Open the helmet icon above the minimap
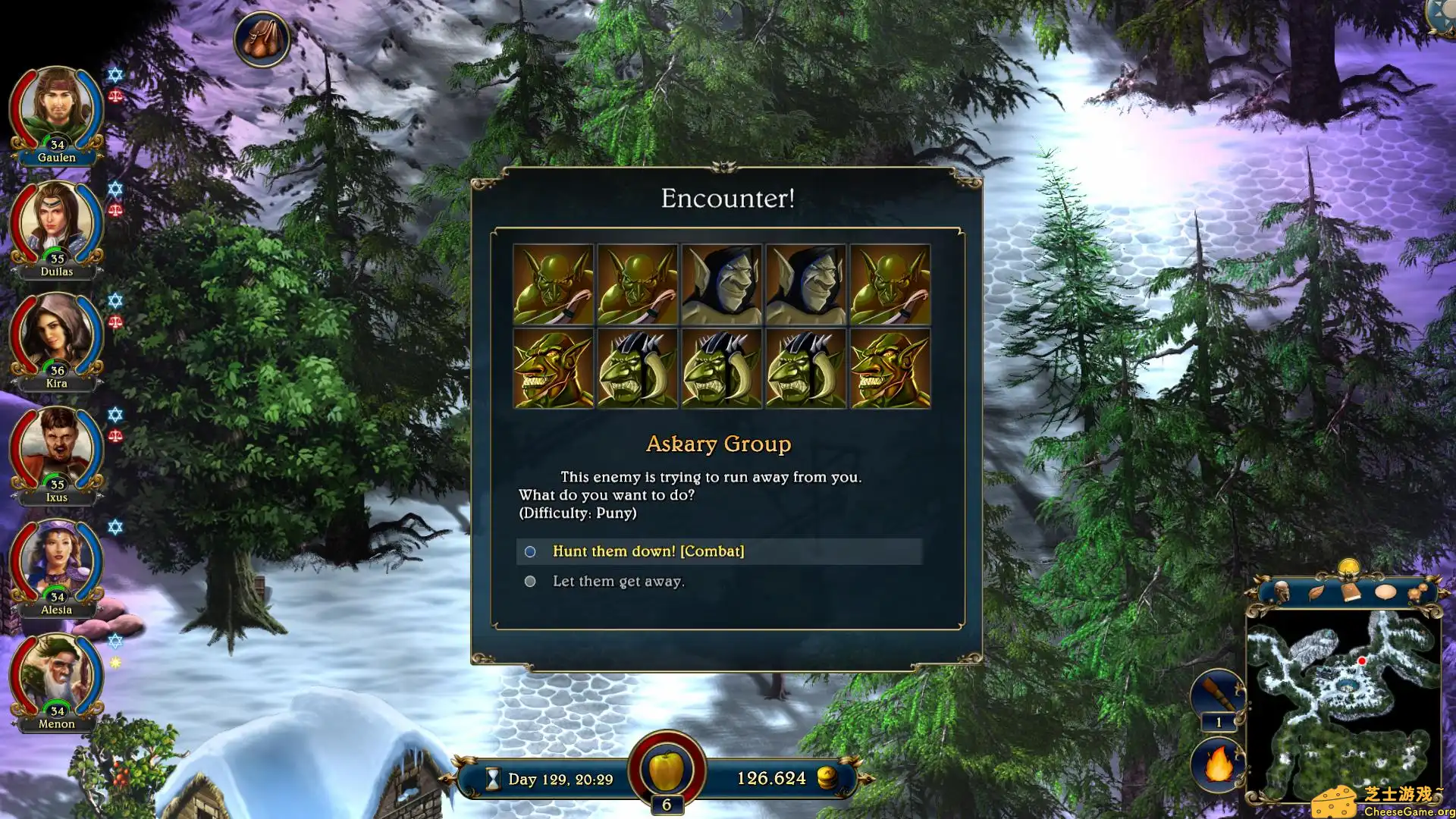 click(1282, 591)
